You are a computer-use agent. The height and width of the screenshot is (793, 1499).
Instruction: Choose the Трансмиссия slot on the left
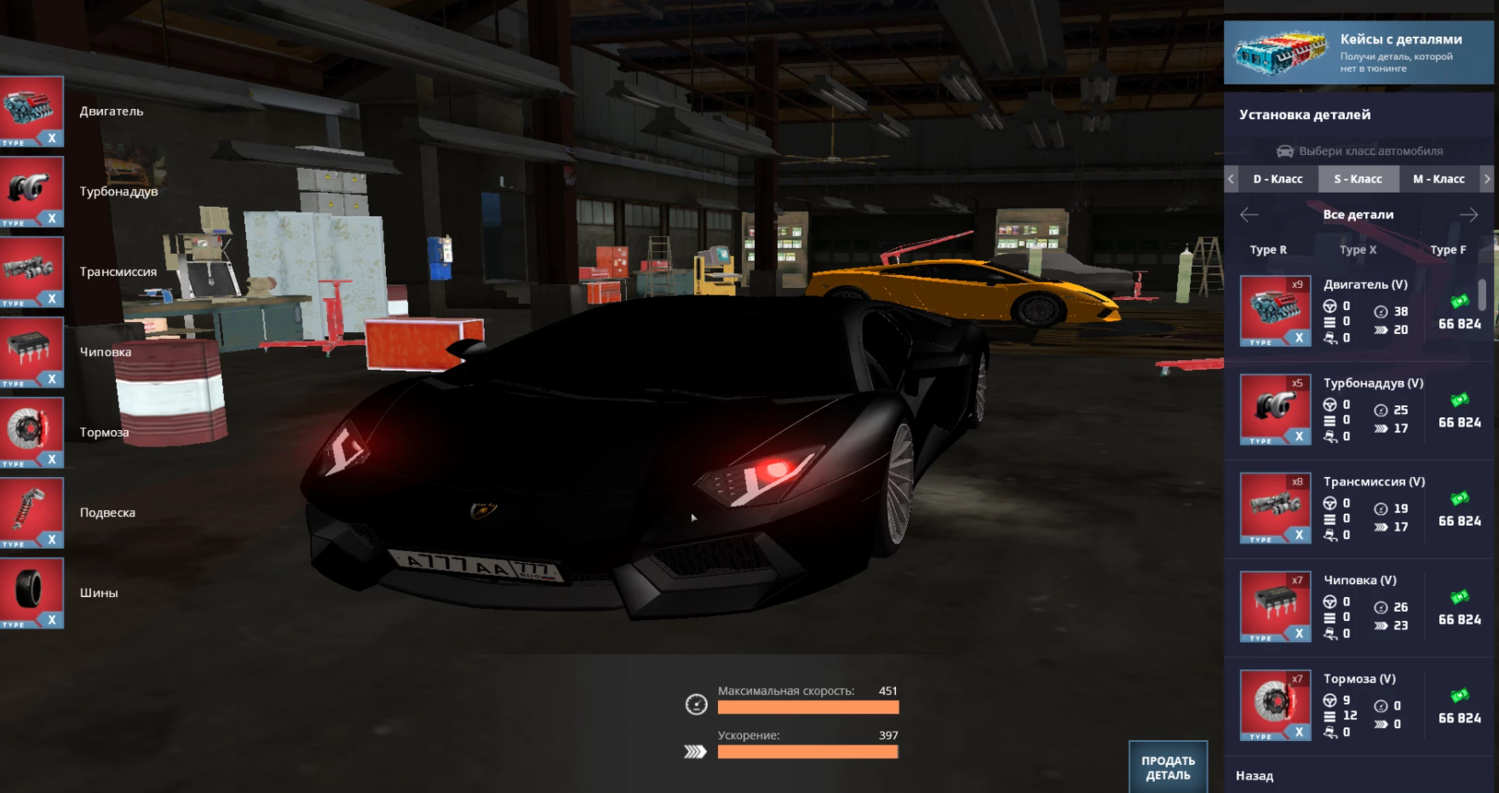(x=33, y=272)
